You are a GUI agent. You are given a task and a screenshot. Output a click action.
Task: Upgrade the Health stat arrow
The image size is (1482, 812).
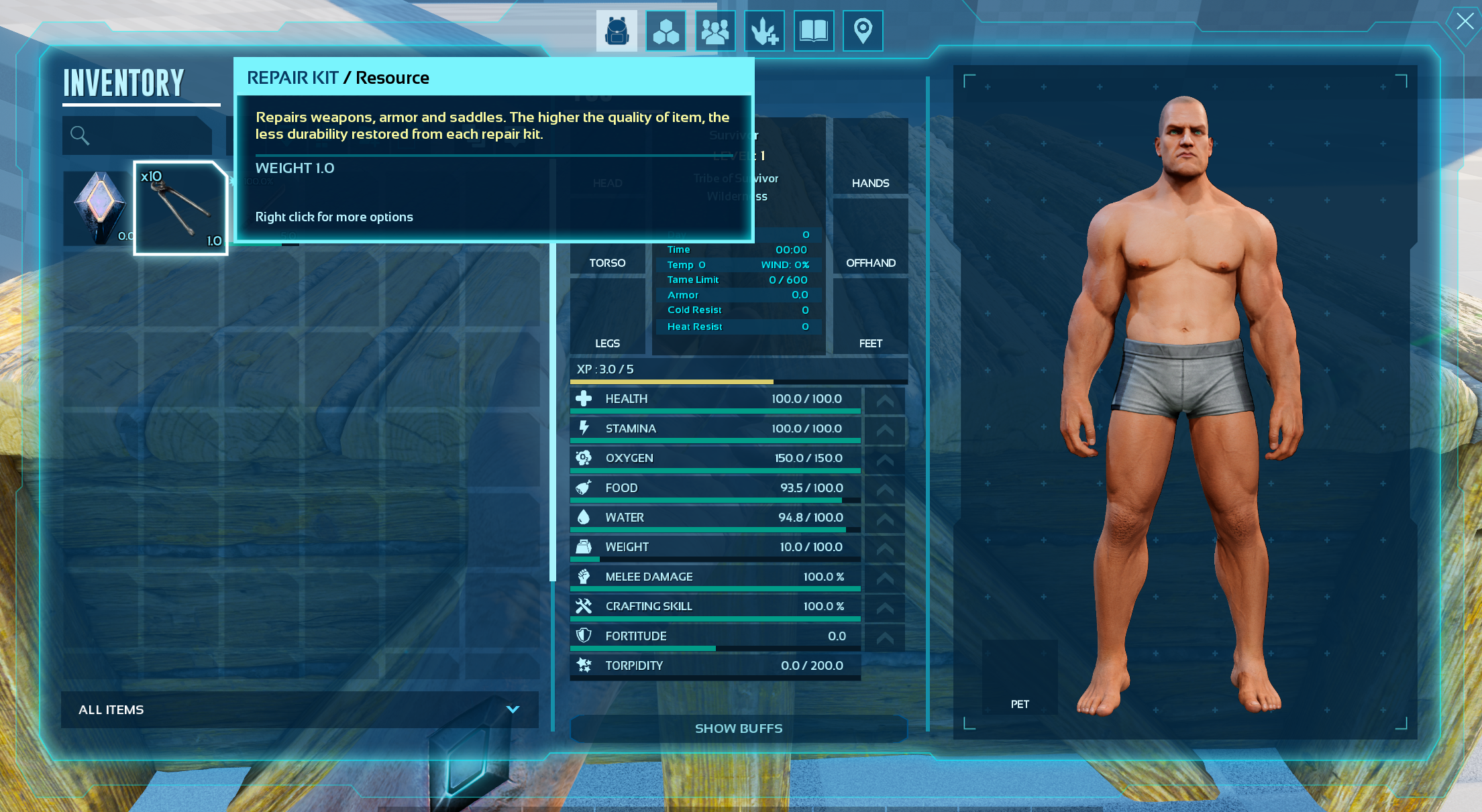885,400
